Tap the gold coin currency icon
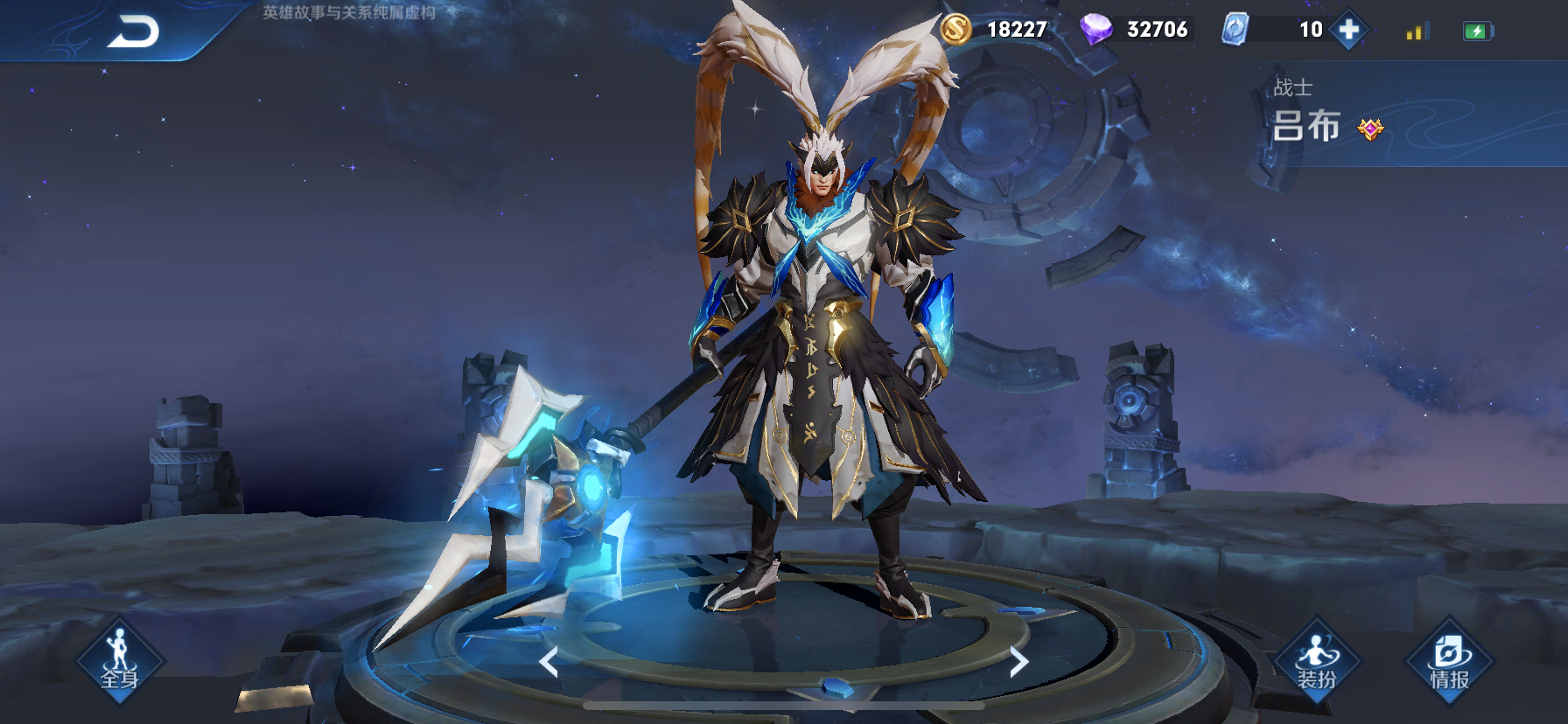This screenshot has width=1568, height=724. (x=955, y=30)
